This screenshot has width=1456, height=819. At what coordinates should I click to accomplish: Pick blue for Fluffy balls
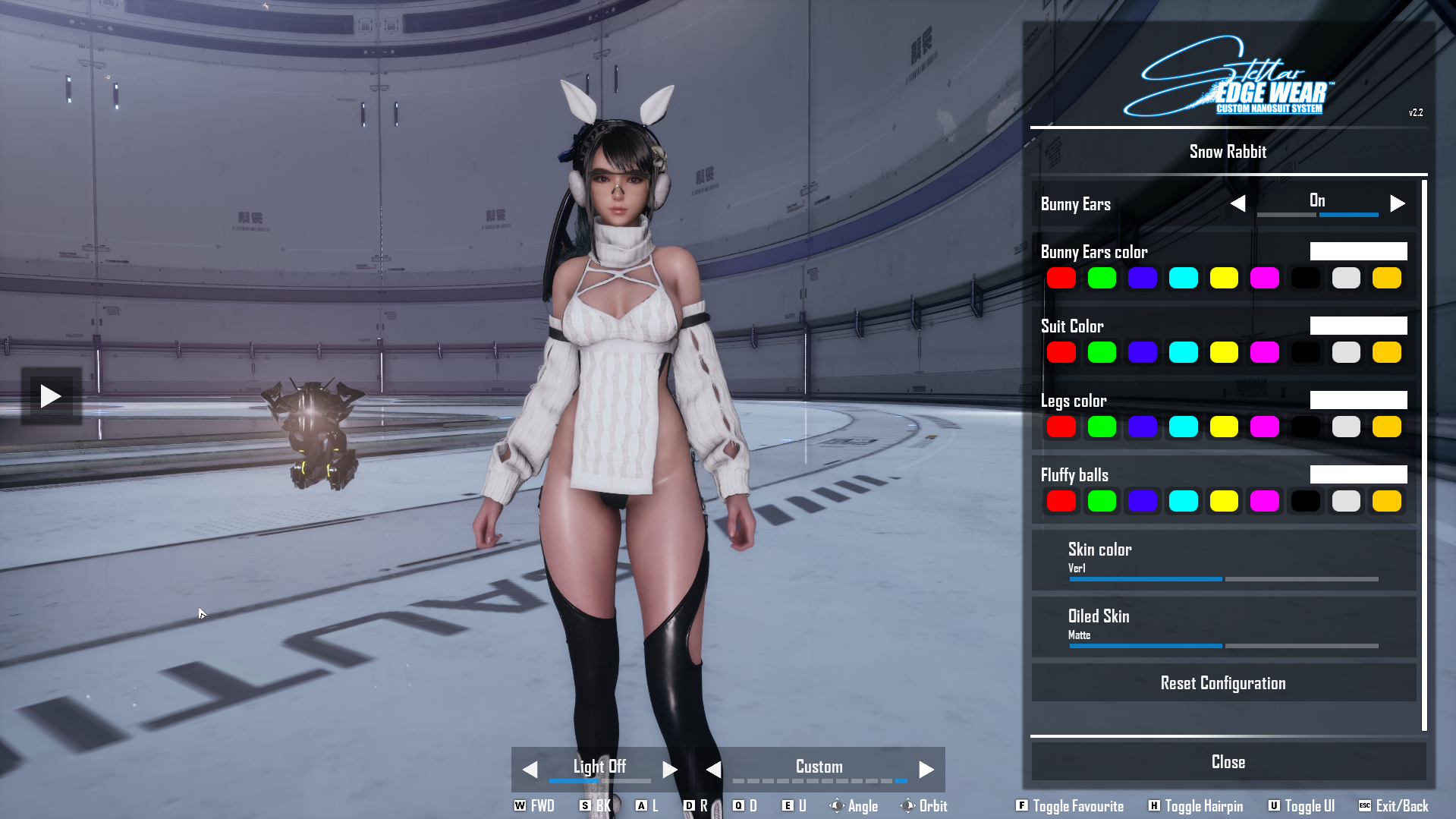click(x=1142, y=502)
